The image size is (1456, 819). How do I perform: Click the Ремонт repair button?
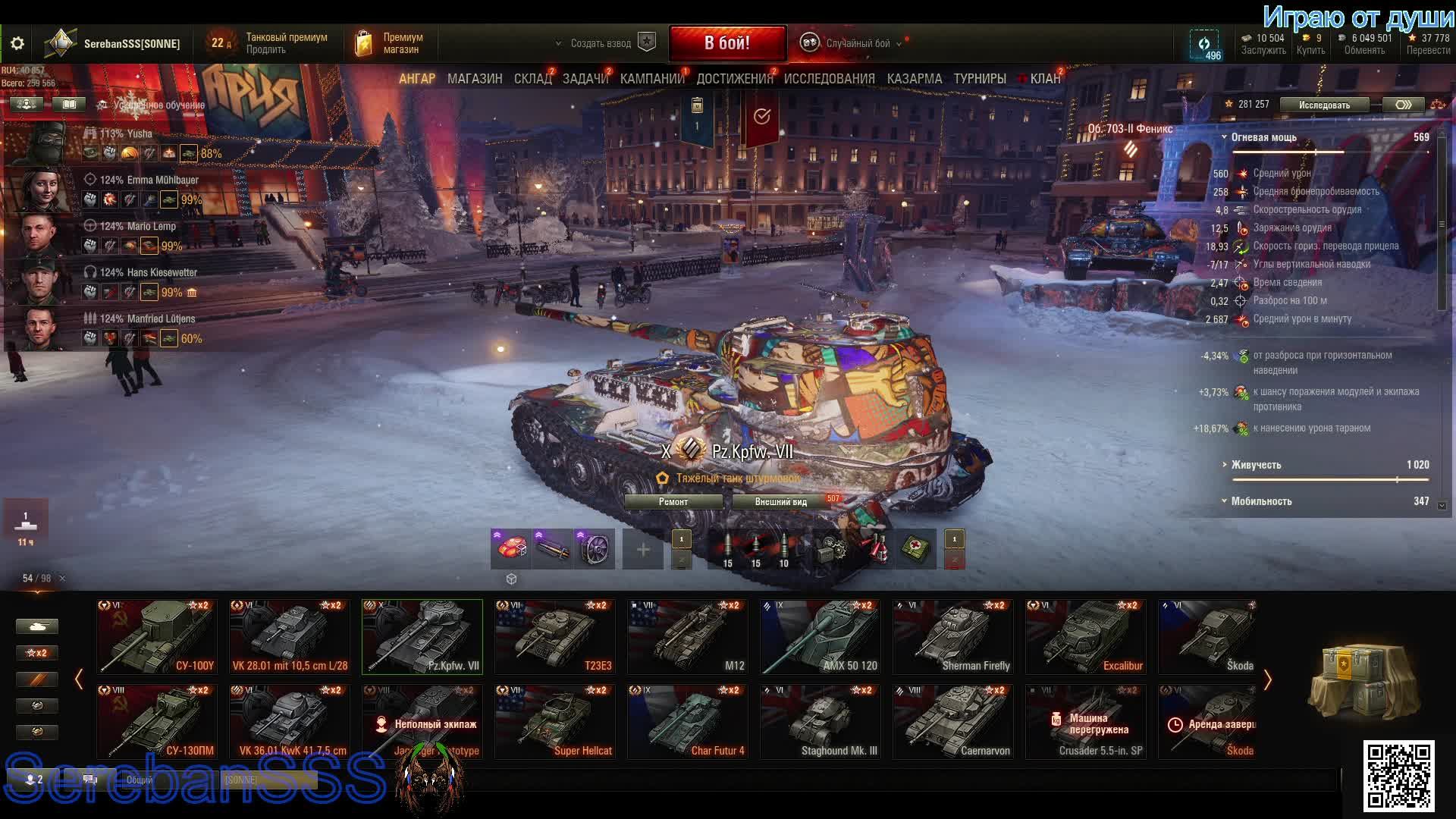tap(673, 502)
